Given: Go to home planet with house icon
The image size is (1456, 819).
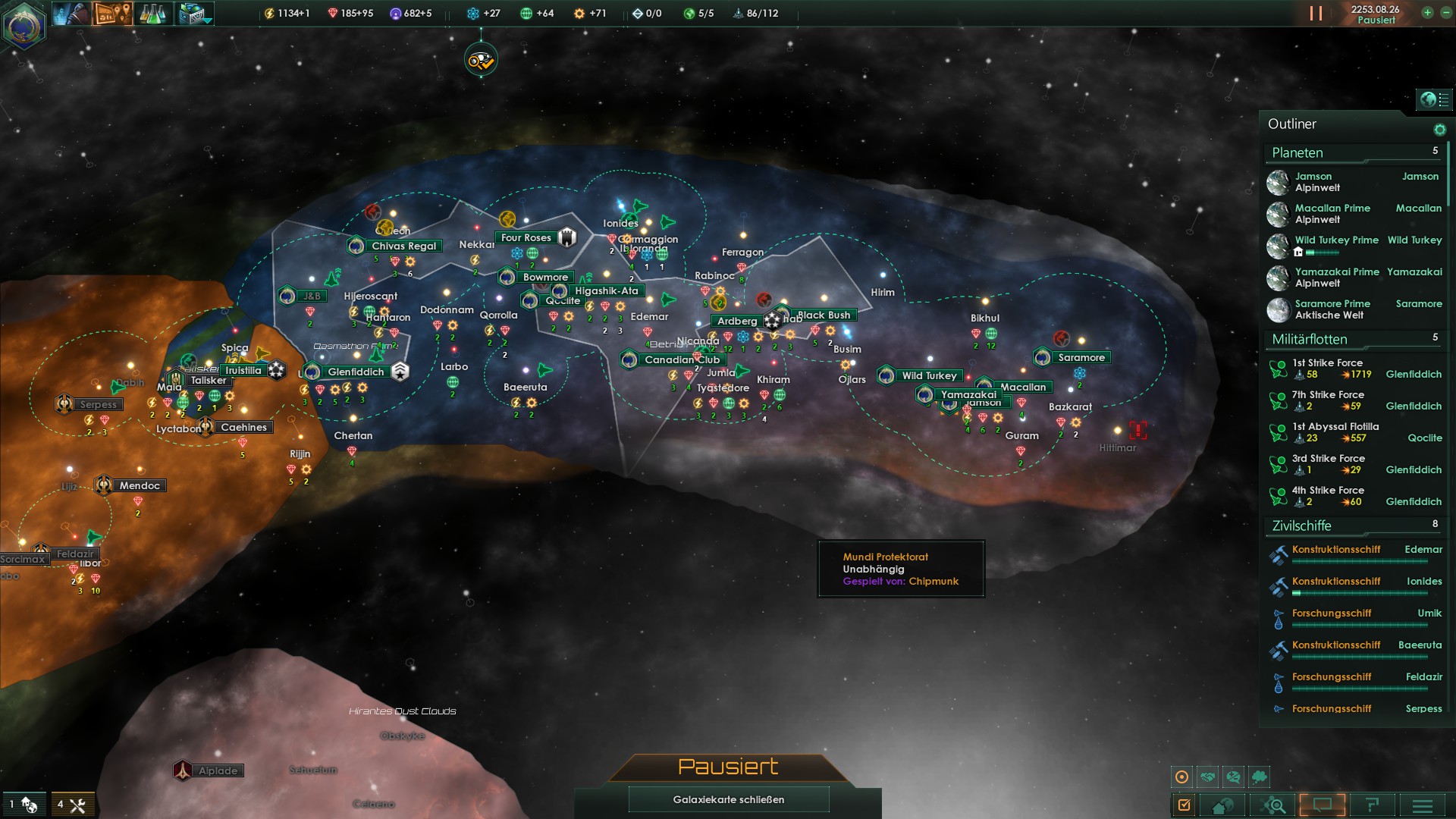Looking at the screenshot, I should click(x=1222, y=805).
